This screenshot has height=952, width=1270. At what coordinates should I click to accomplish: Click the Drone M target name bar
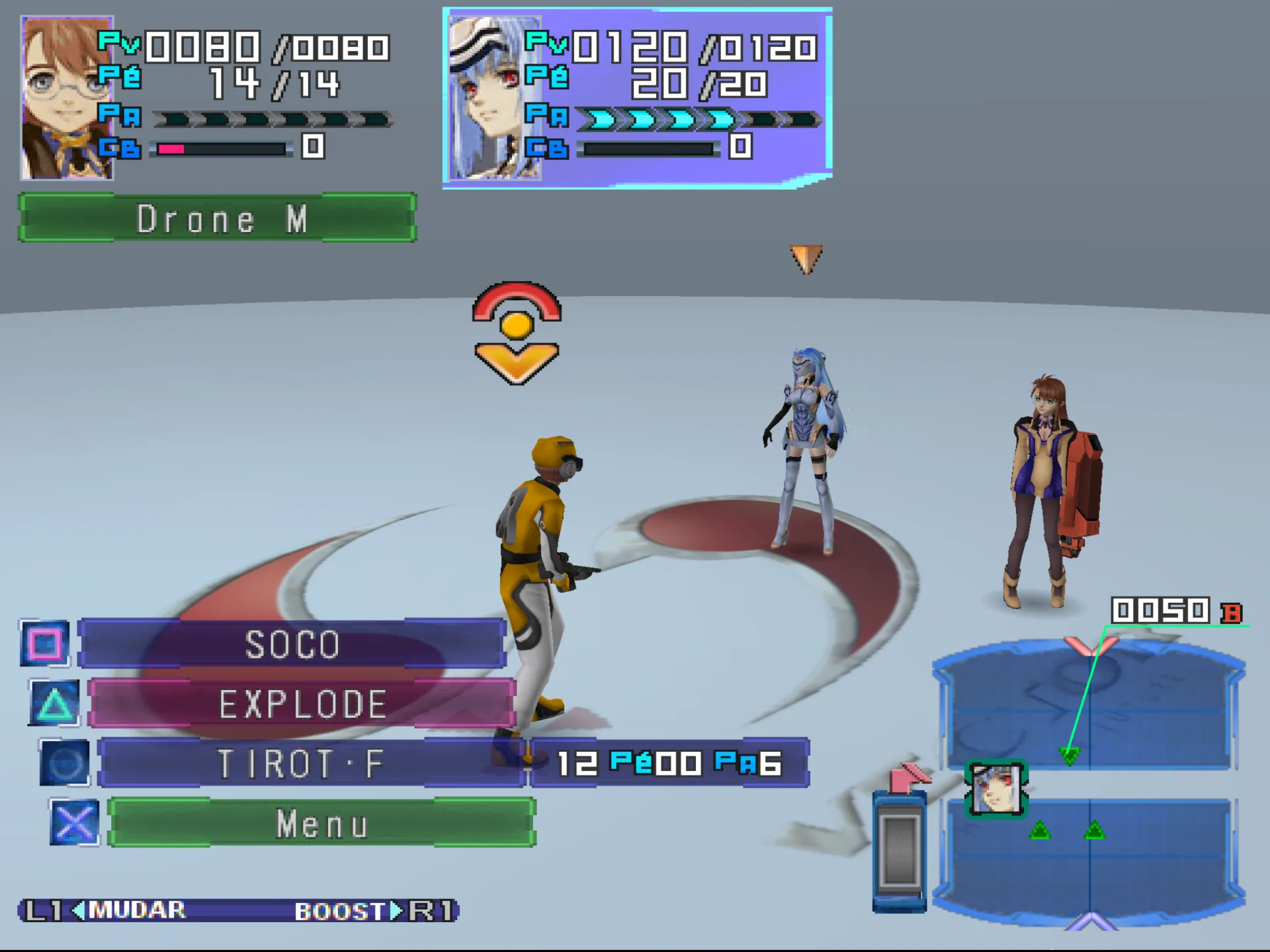click(217, 218)
